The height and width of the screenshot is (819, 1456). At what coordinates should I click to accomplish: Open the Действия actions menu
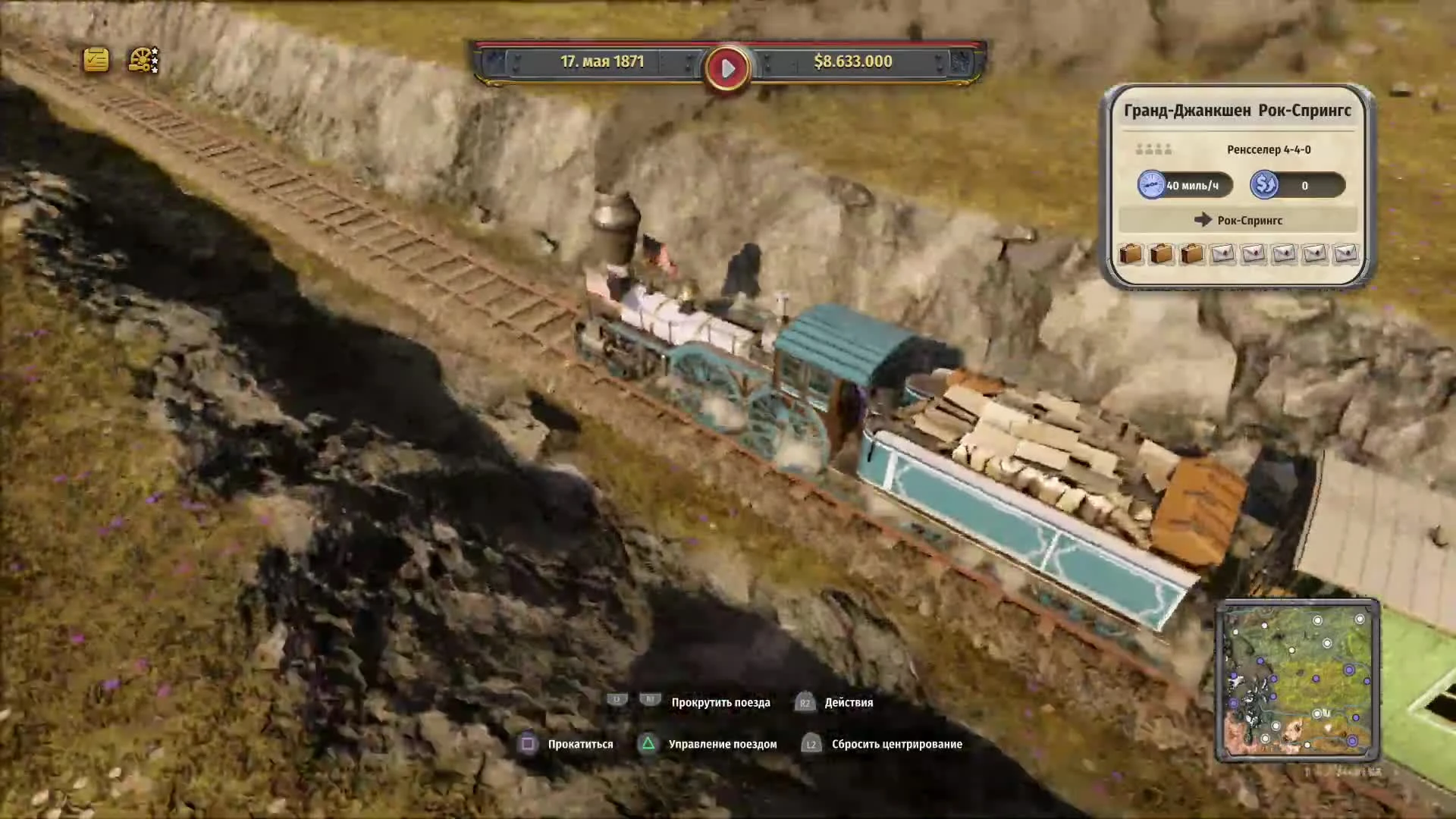tap(849, 703)
